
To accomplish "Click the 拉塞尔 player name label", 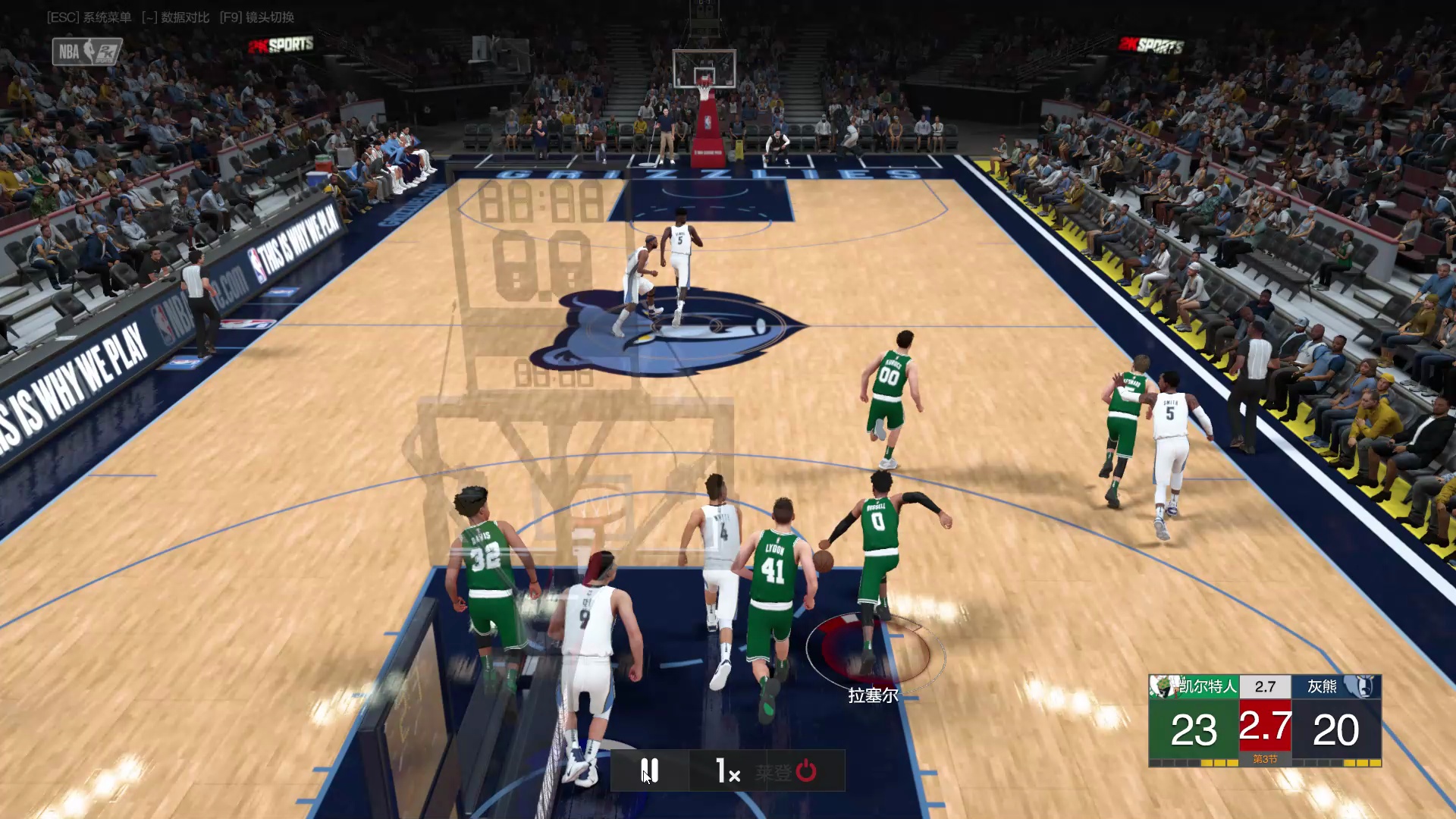I will click(872, 695).
